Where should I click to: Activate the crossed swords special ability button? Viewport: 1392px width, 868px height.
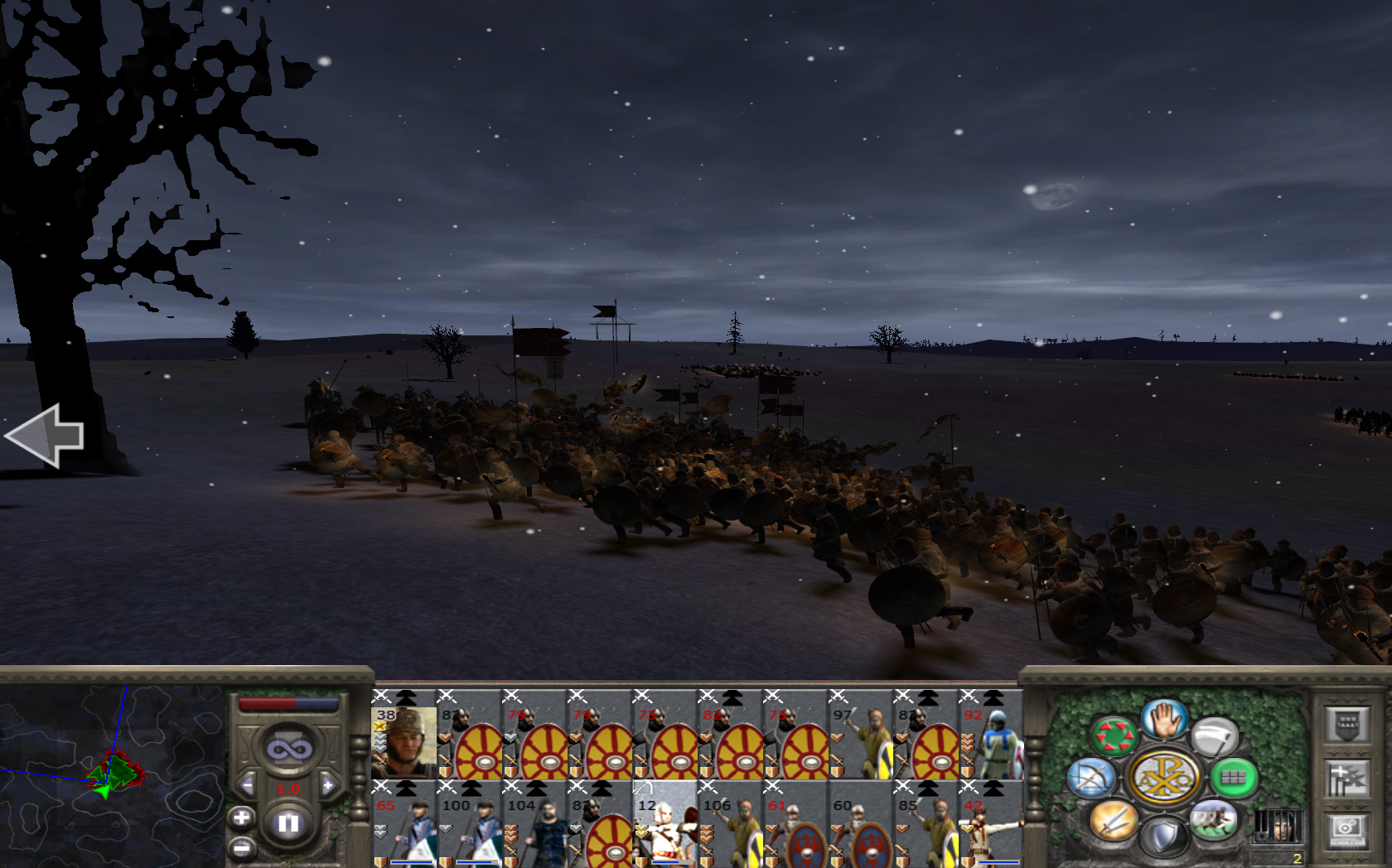click(1113, 820)
